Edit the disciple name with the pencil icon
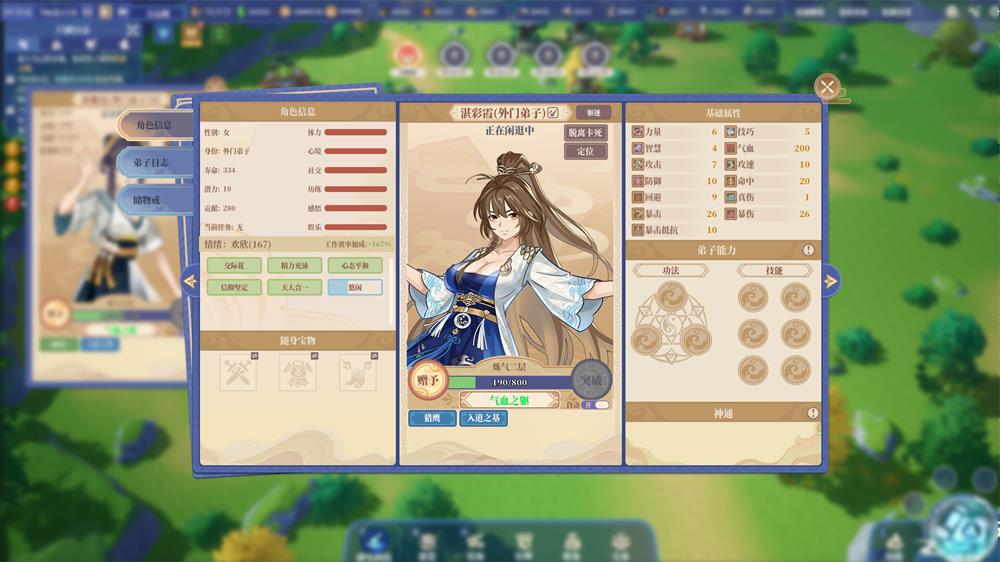Screen dimensions: 1000x562 (x=553, y=113)
